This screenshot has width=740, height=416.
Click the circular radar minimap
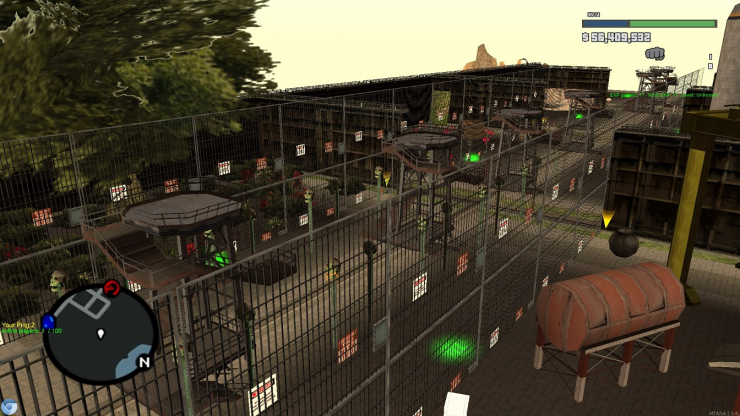(100, 334)
